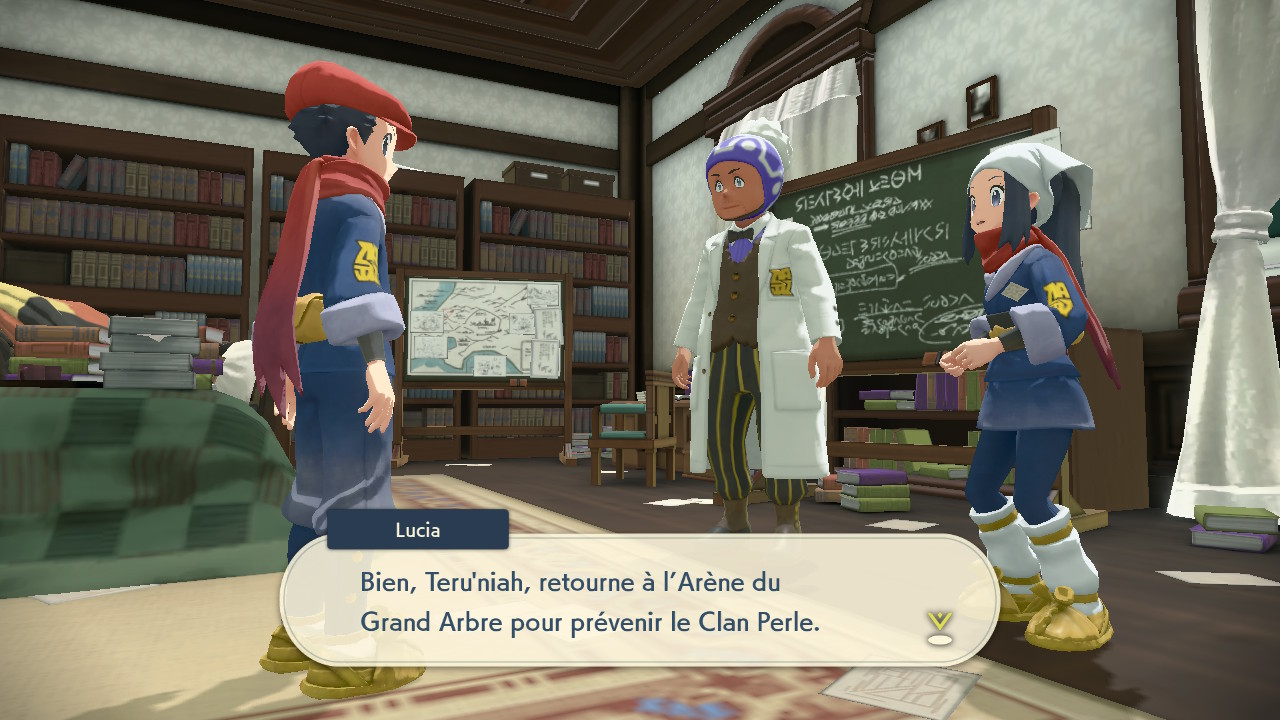Image resolution: width=1280 pixels, height=720 pixels.
Task: Click Lucia's dialogue text box
Action: coord(640,601)
